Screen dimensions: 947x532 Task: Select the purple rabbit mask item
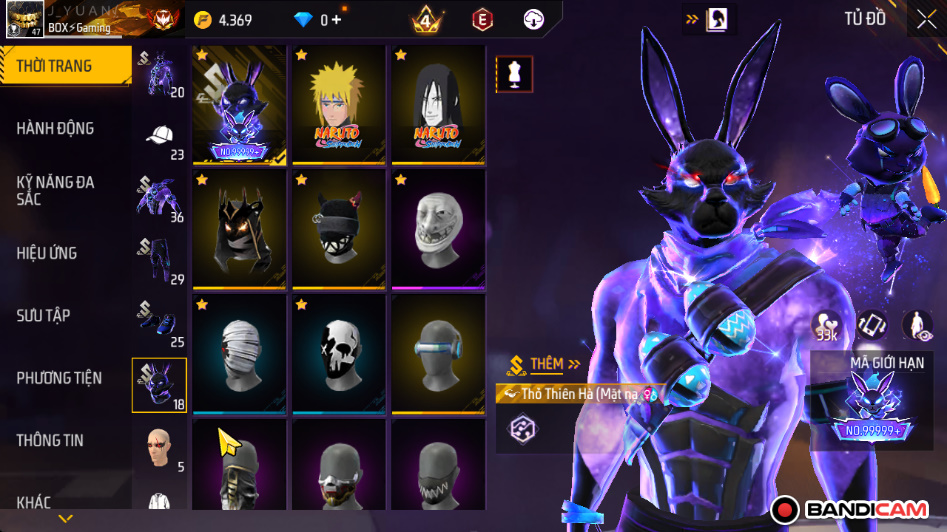pyautogui.click(x=239, y=105)
